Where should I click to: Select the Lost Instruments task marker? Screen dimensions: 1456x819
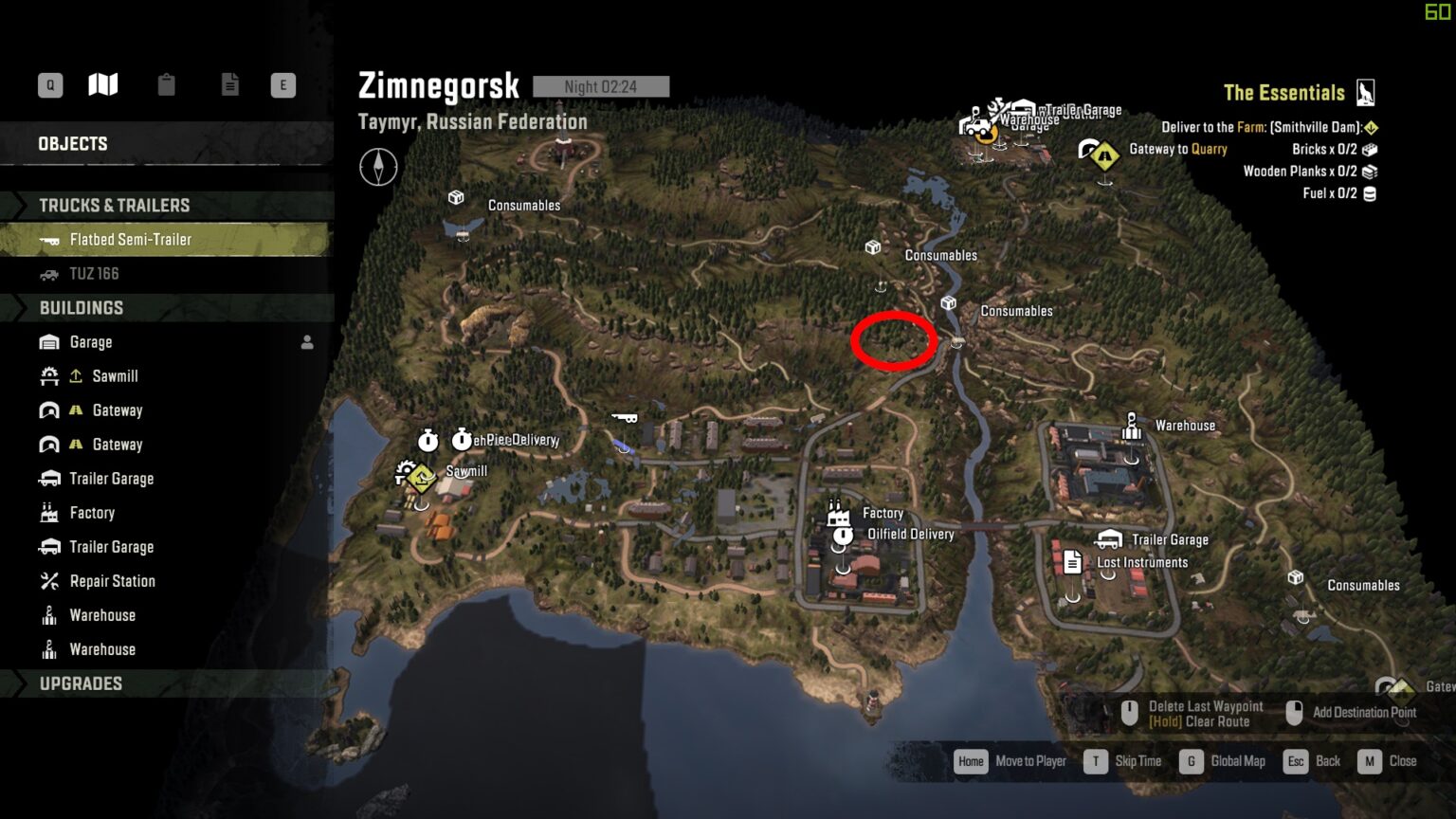1072,563
